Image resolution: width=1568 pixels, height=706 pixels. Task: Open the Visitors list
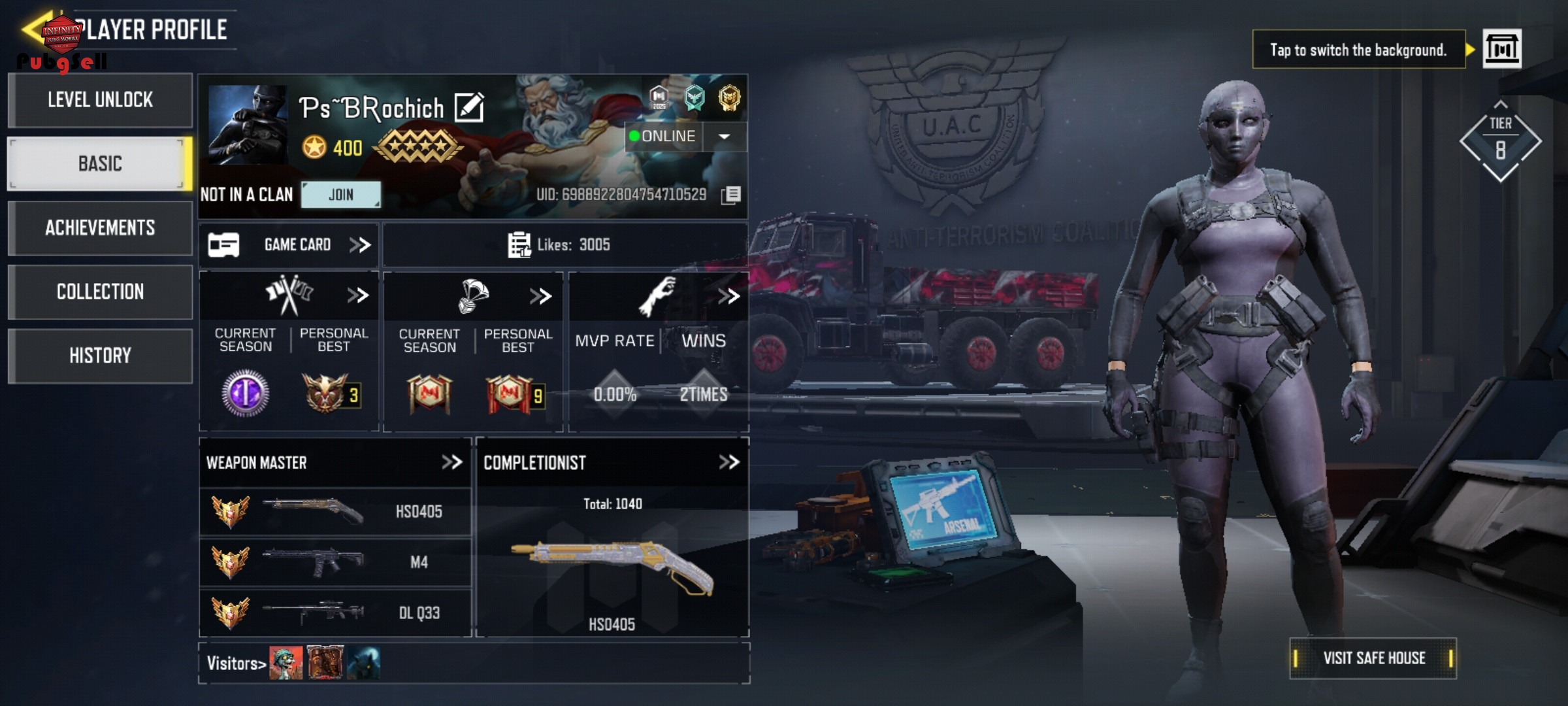tap(237, 664)
